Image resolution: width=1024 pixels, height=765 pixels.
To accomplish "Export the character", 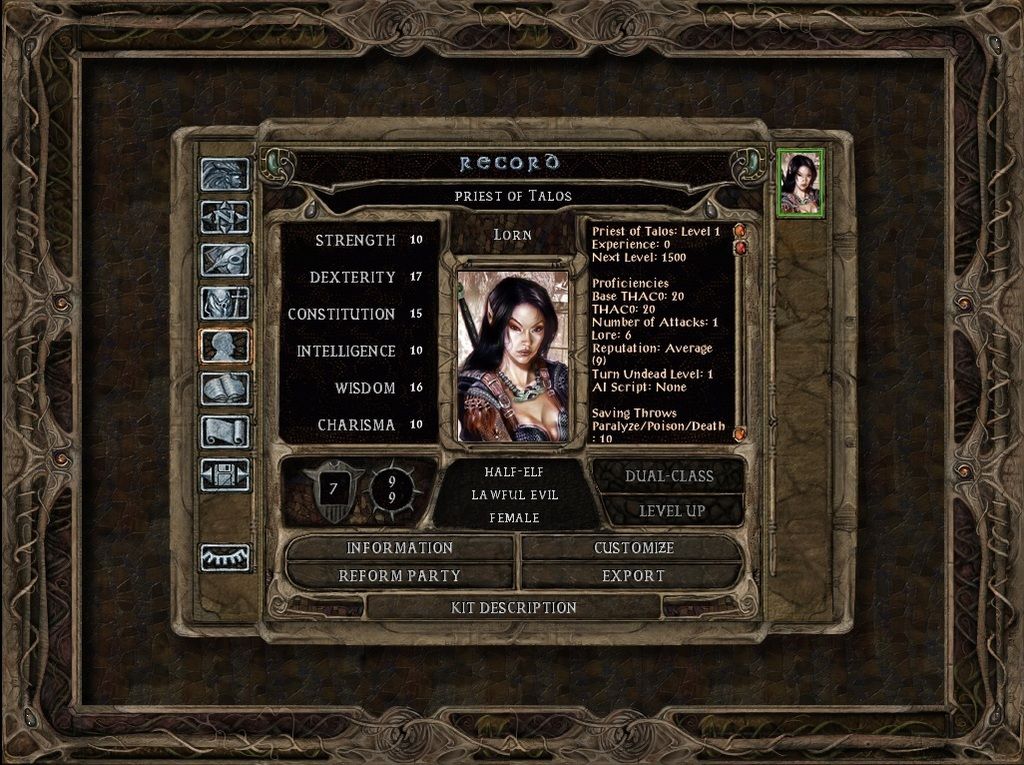I will [x=633, y=576].
